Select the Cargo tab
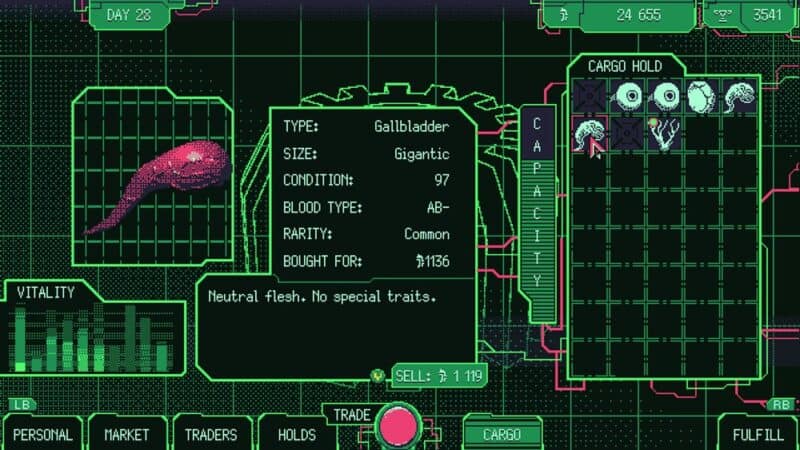800x450 pixels. pos(502,434)
